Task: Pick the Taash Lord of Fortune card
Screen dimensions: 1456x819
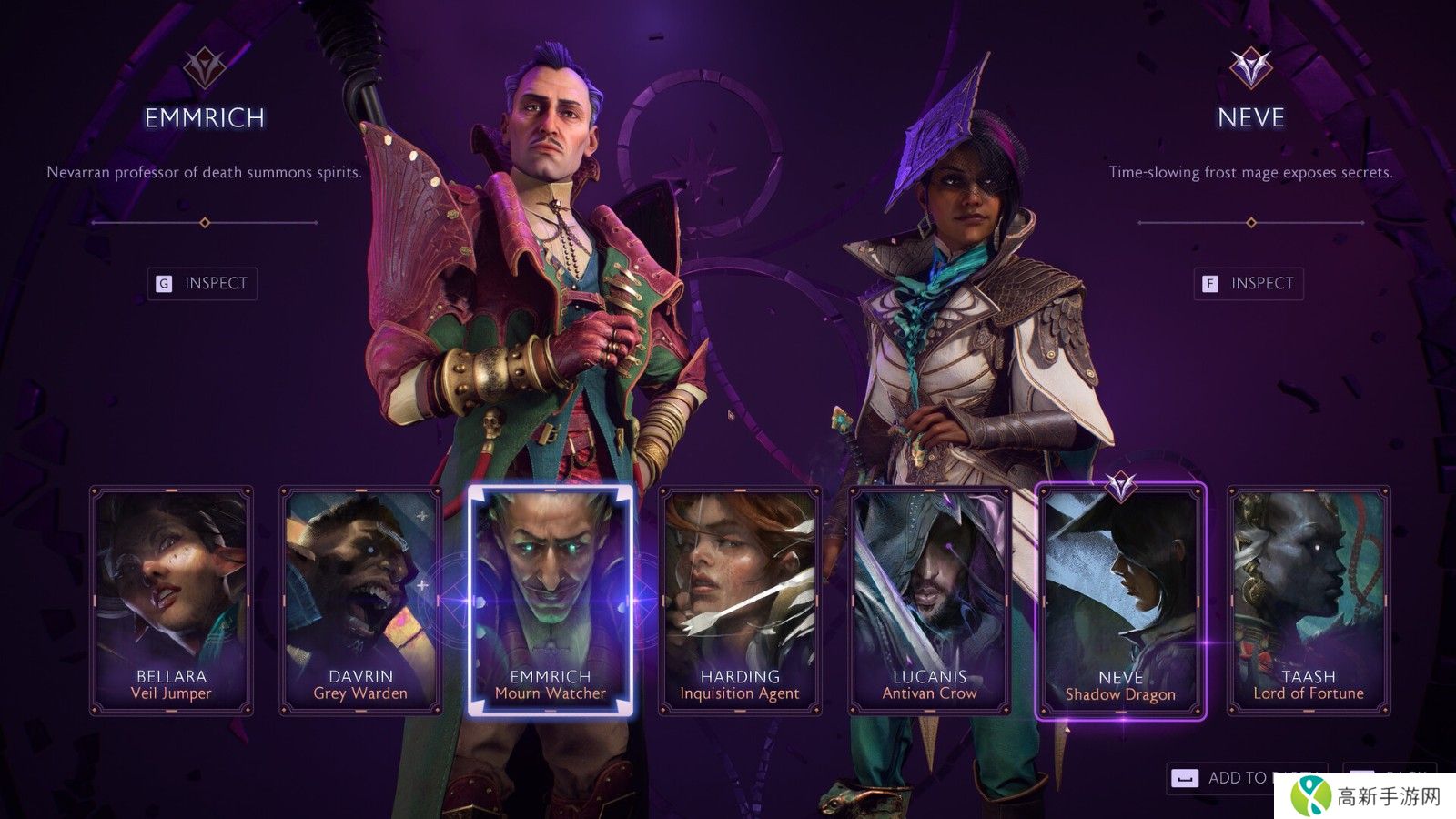Action: point(1309,601)
